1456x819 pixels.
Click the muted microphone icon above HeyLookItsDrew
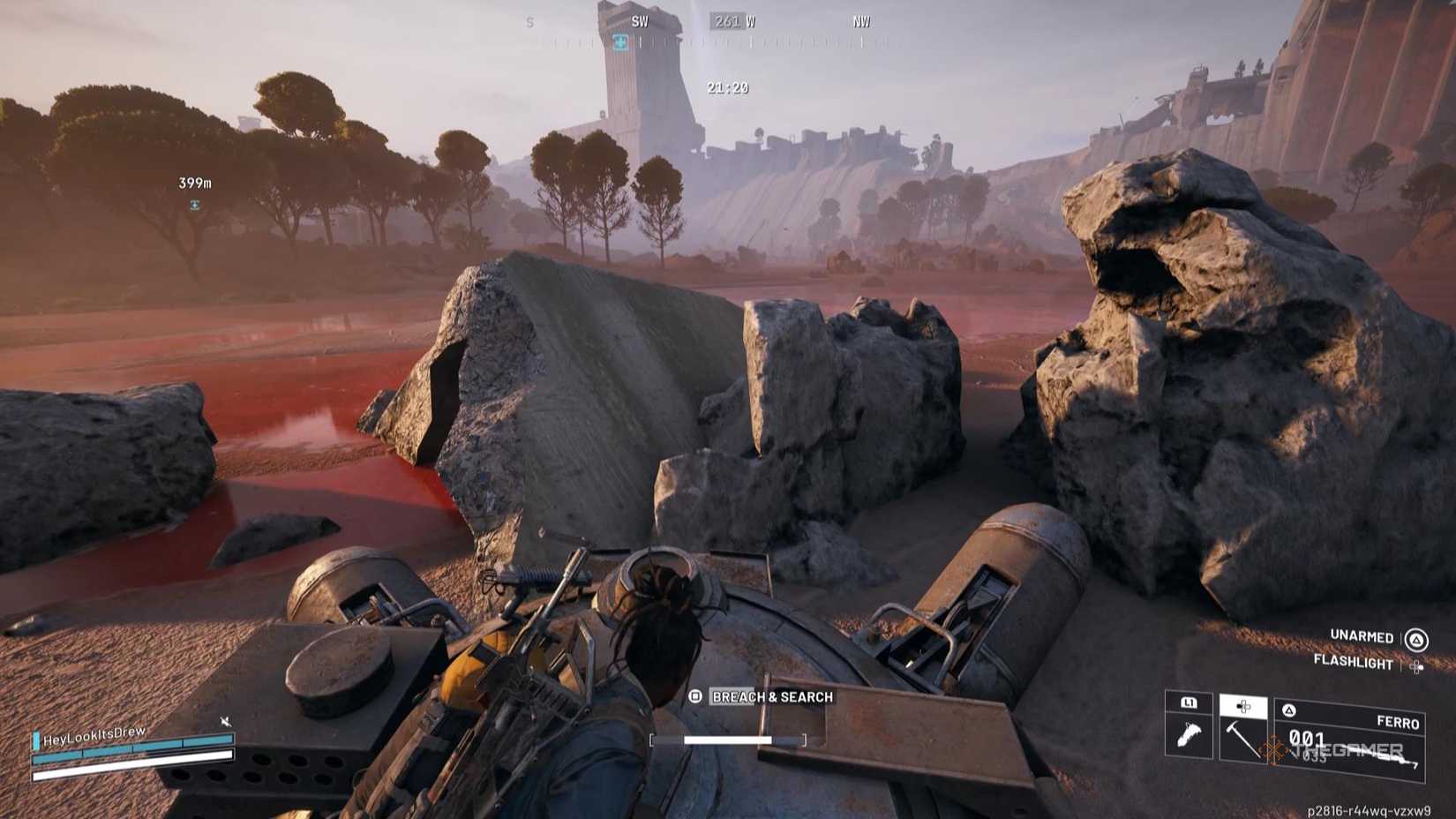[x=226, y=721]
